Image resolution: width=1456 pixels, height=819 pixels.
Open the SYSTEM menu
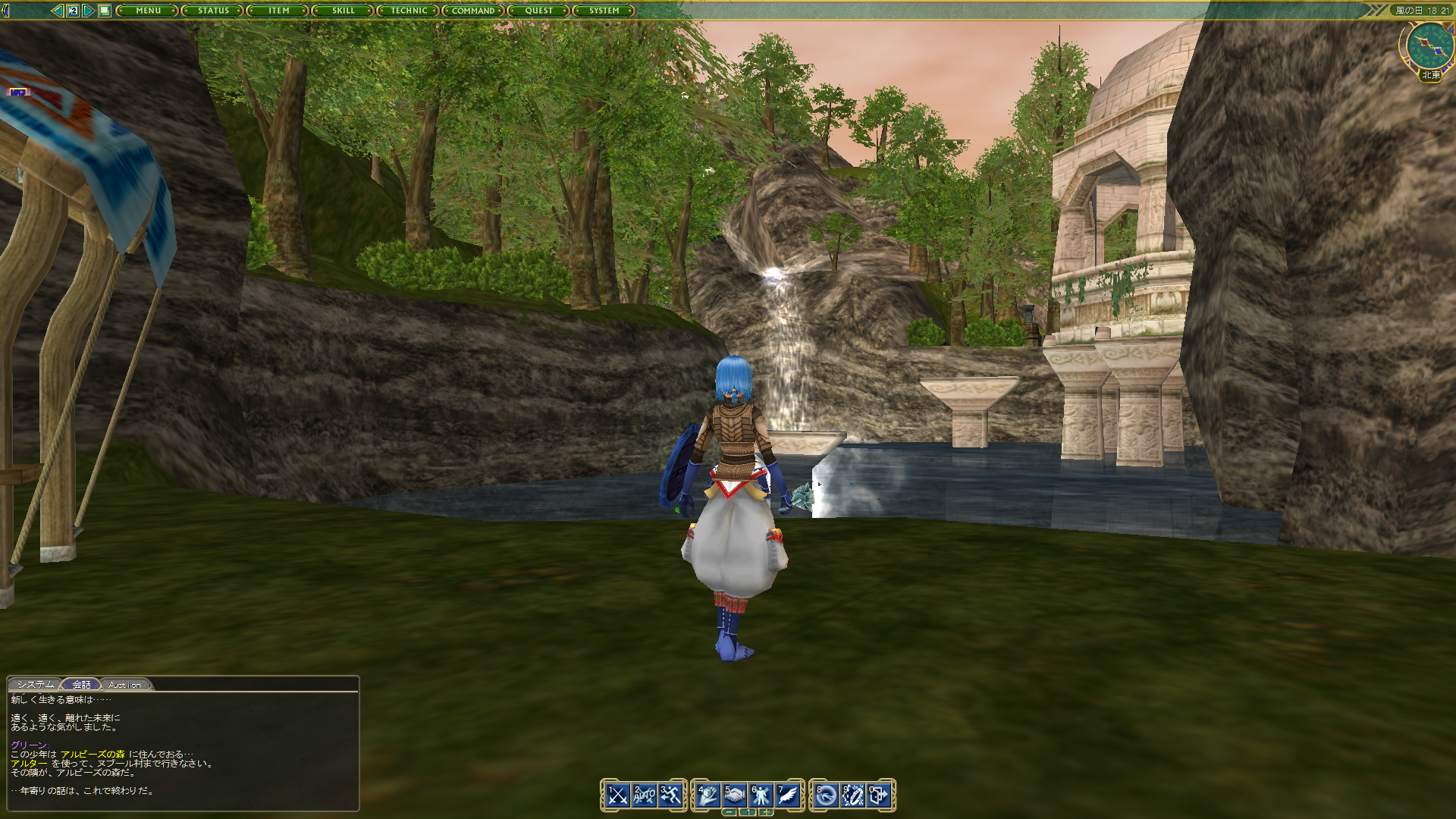tap(603, 11)
